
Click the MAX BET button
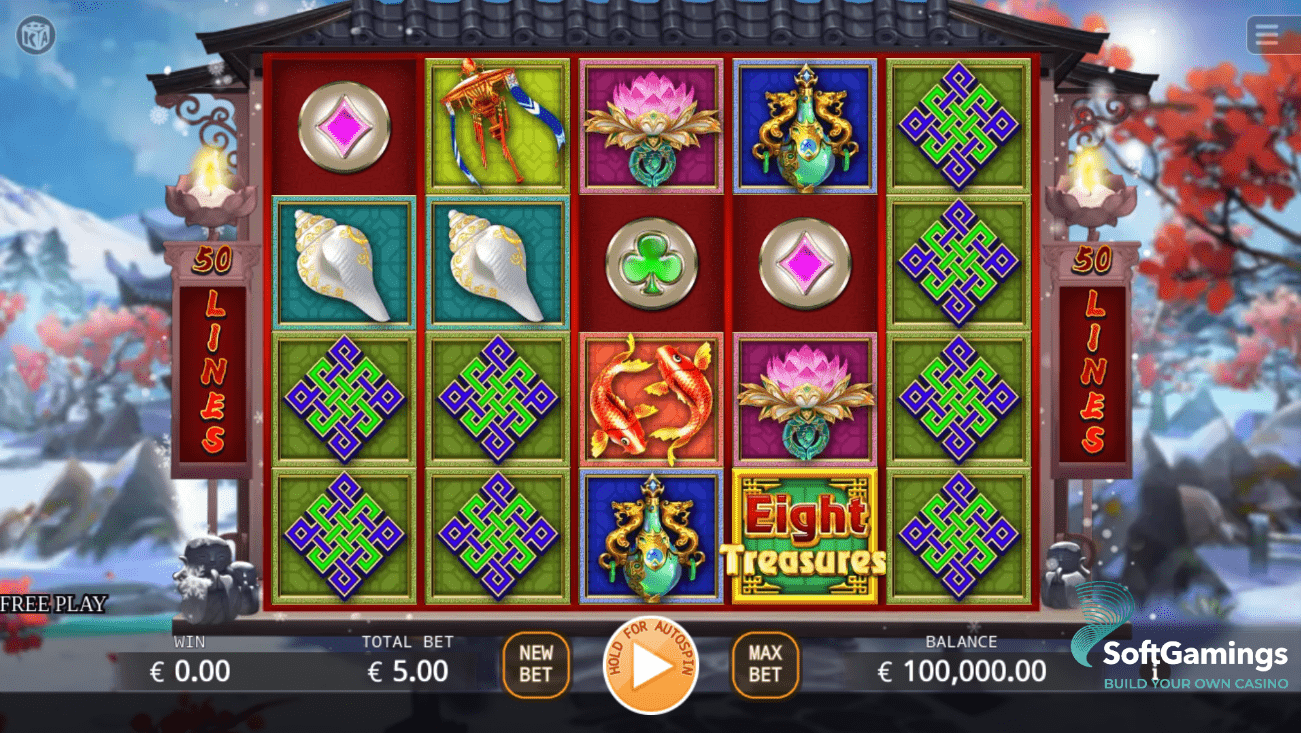point(764,663)
